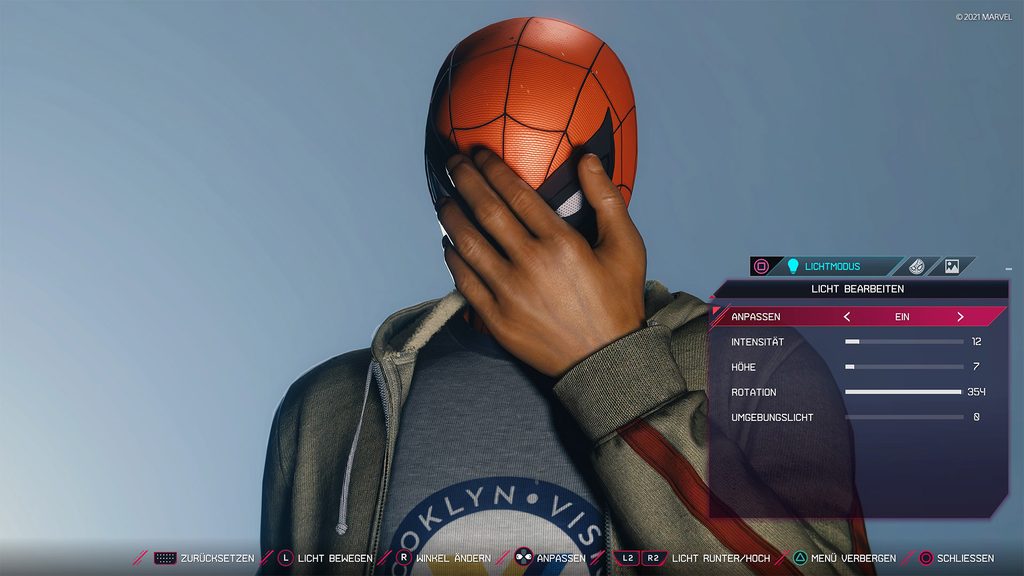Click the right arrow on Anpassen
This screenshot has width=1024, height=576.
coord(960,317)
